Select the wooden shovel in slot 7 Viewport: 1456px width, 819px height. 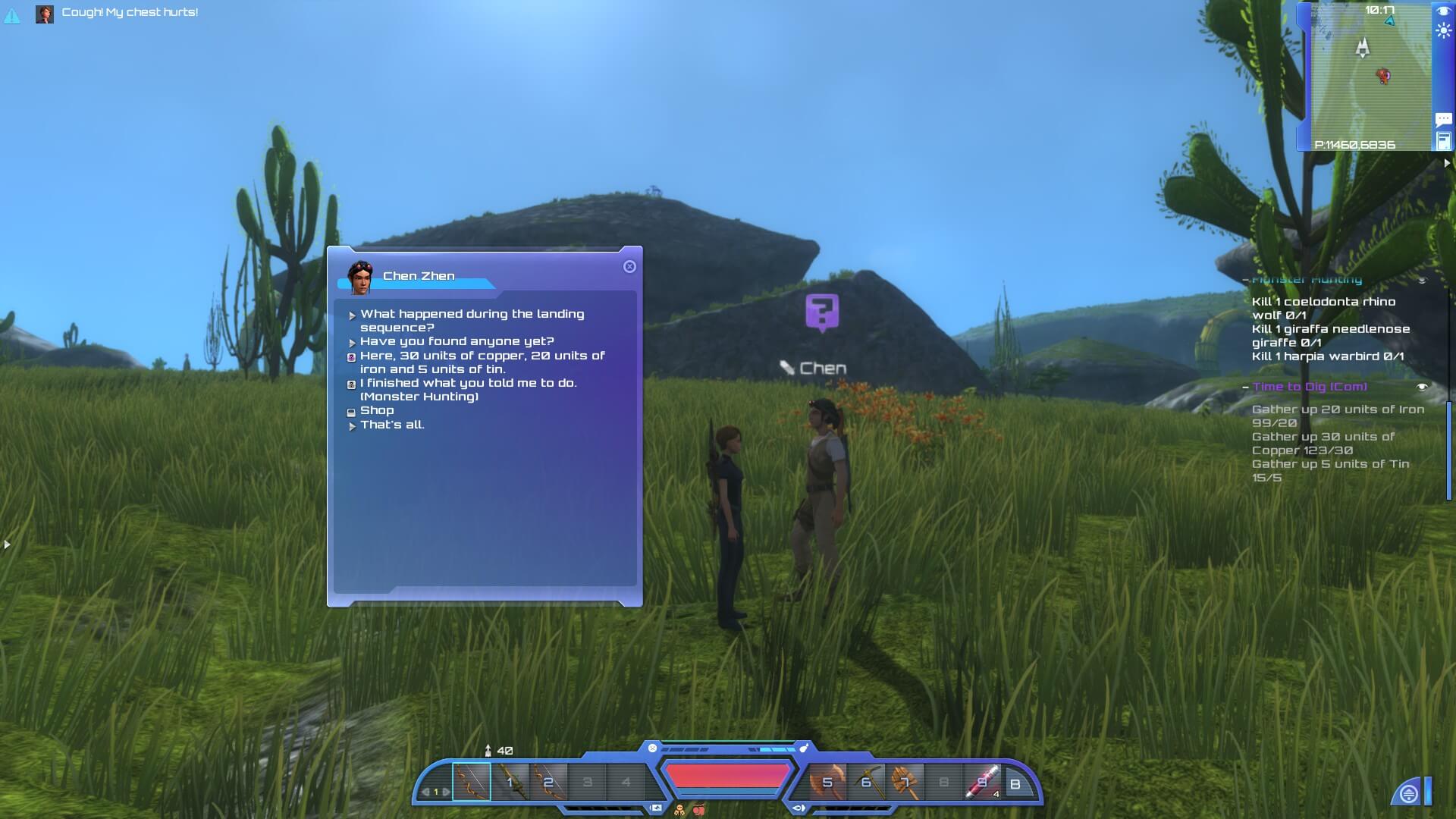(905, 782)
